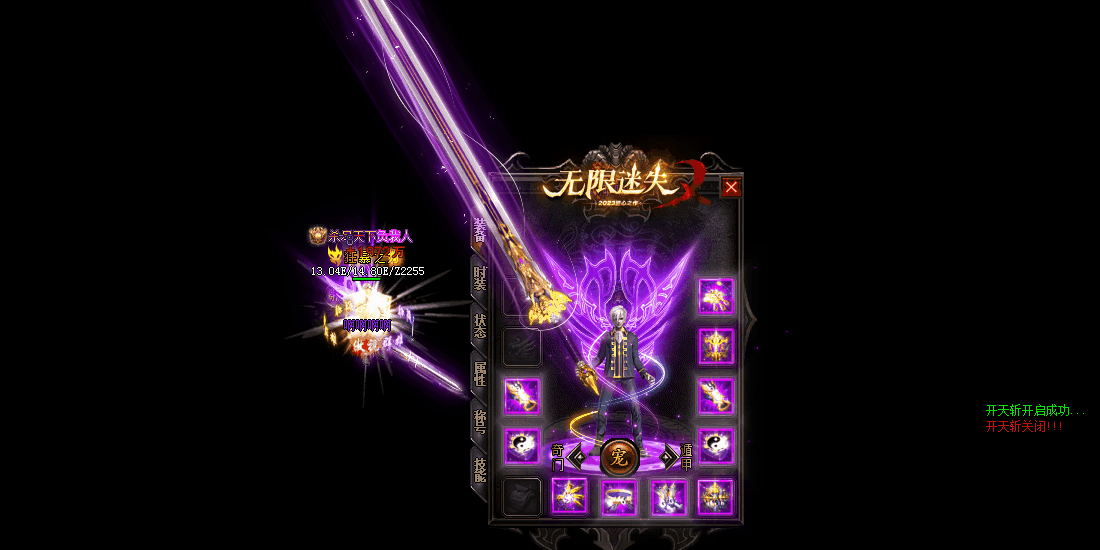Switch to the 称号 tab
Image resolution: width=1100 pixels, height=550 pixels.
480,422
